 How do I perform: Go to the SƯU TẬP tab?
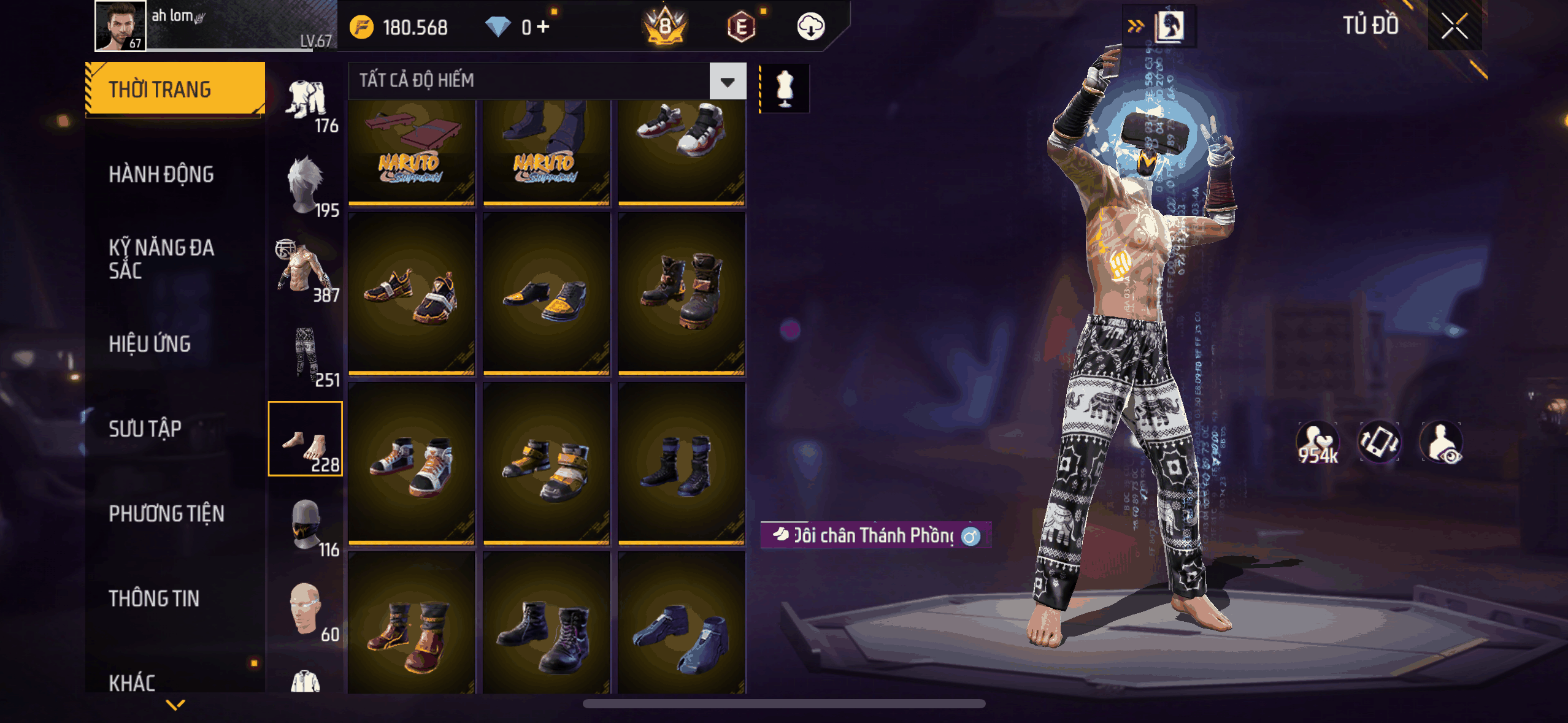(145, 429)
